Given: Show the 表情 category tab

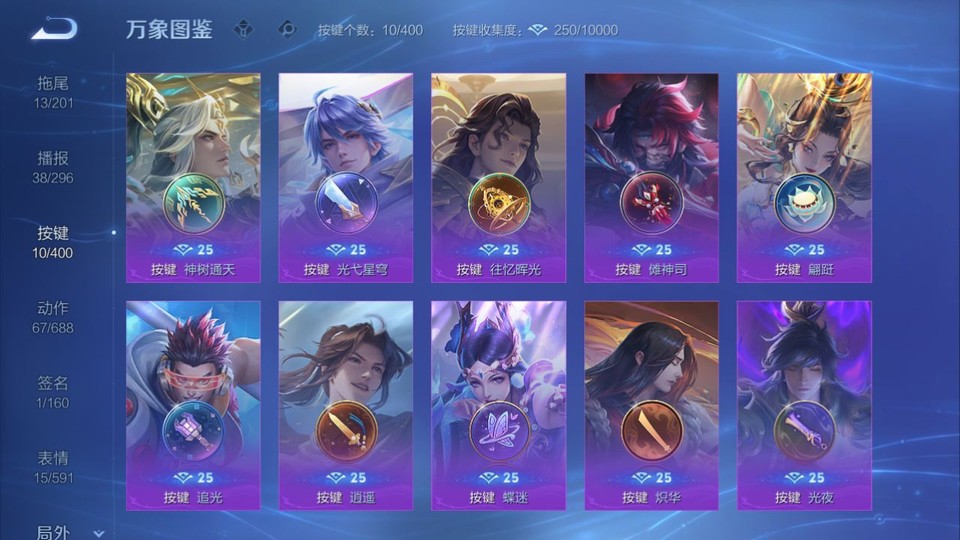Looking at the screenshot, I should click(54, 466).
